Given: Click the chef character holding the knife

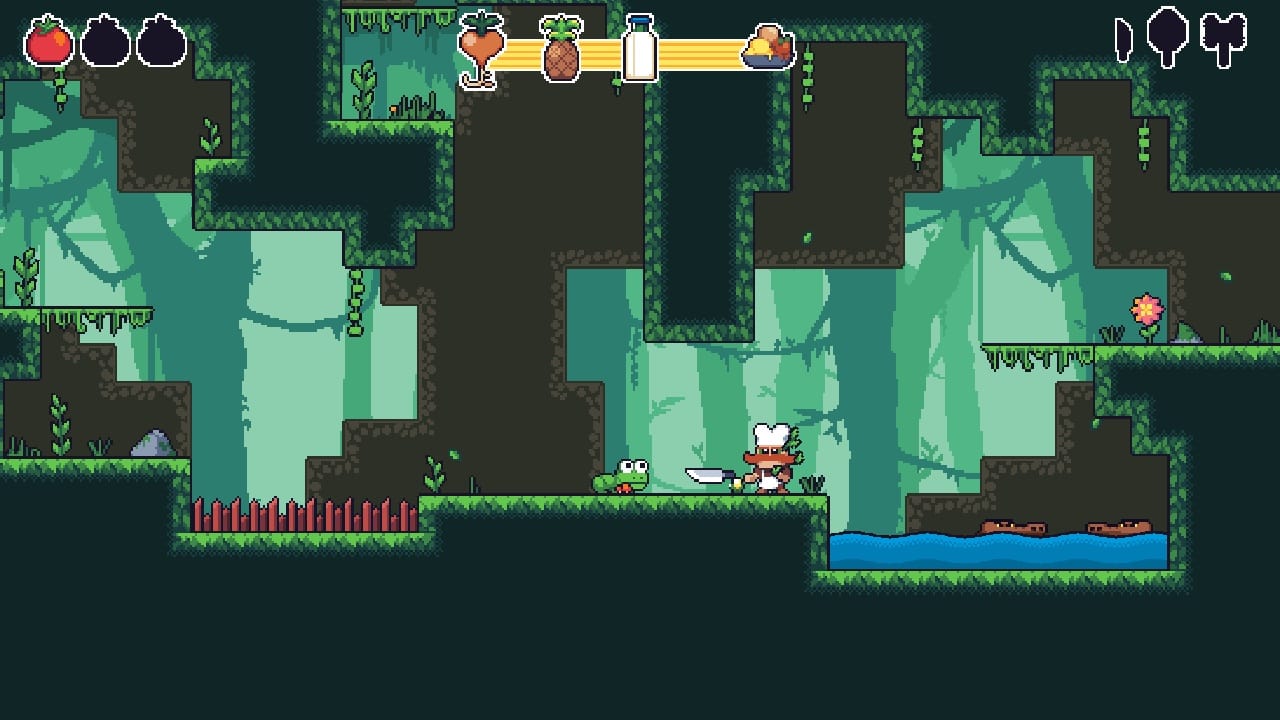Looking at the screenshot, I should click(770, 465).
